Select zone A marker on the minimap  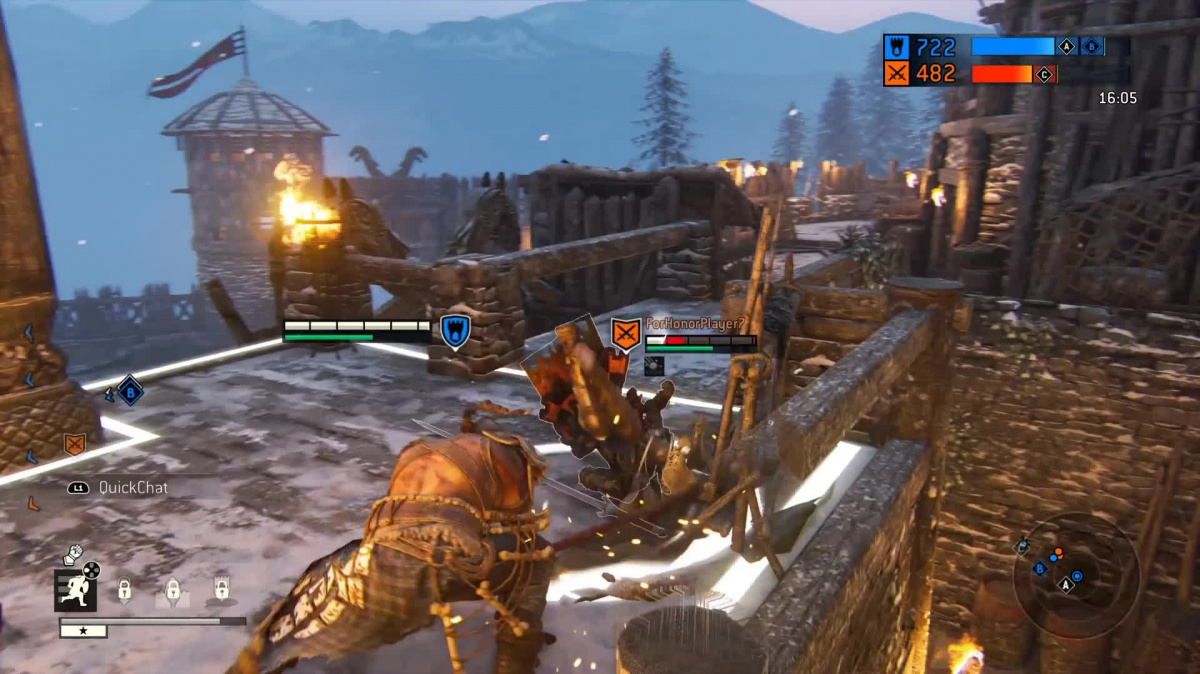(1066, 585)
